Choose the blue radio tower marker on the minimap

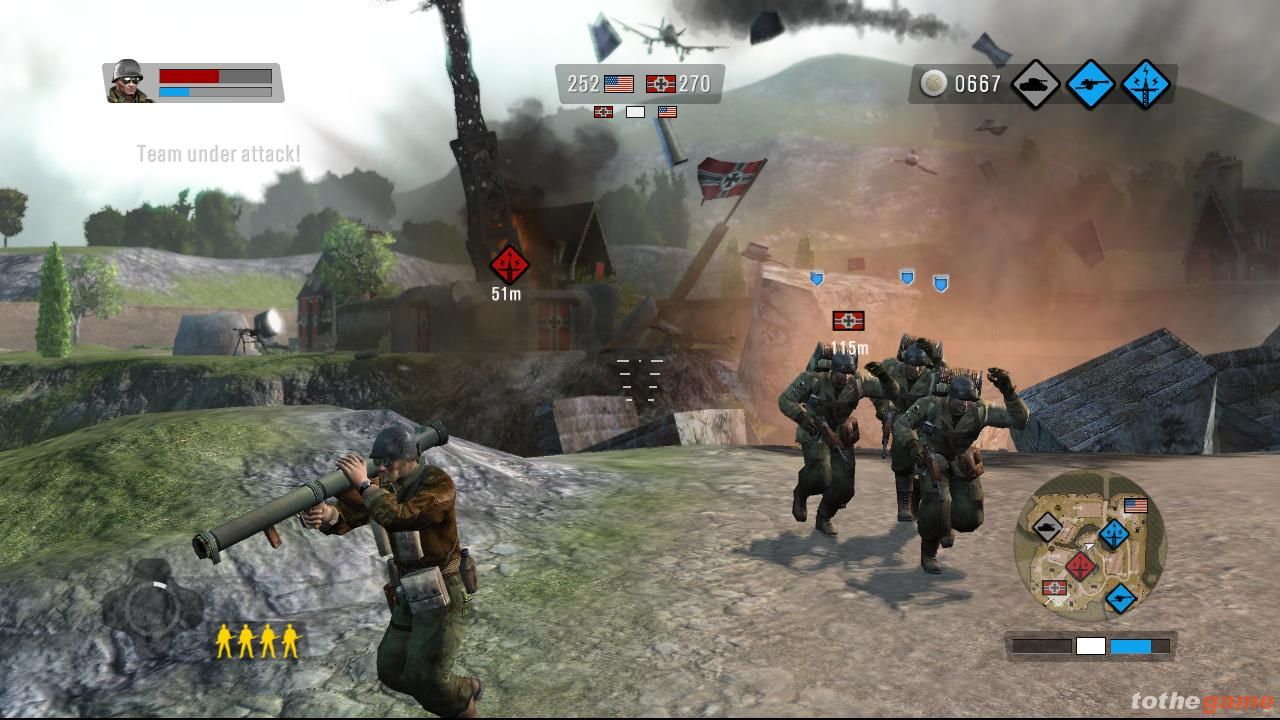click(1114, 534)
